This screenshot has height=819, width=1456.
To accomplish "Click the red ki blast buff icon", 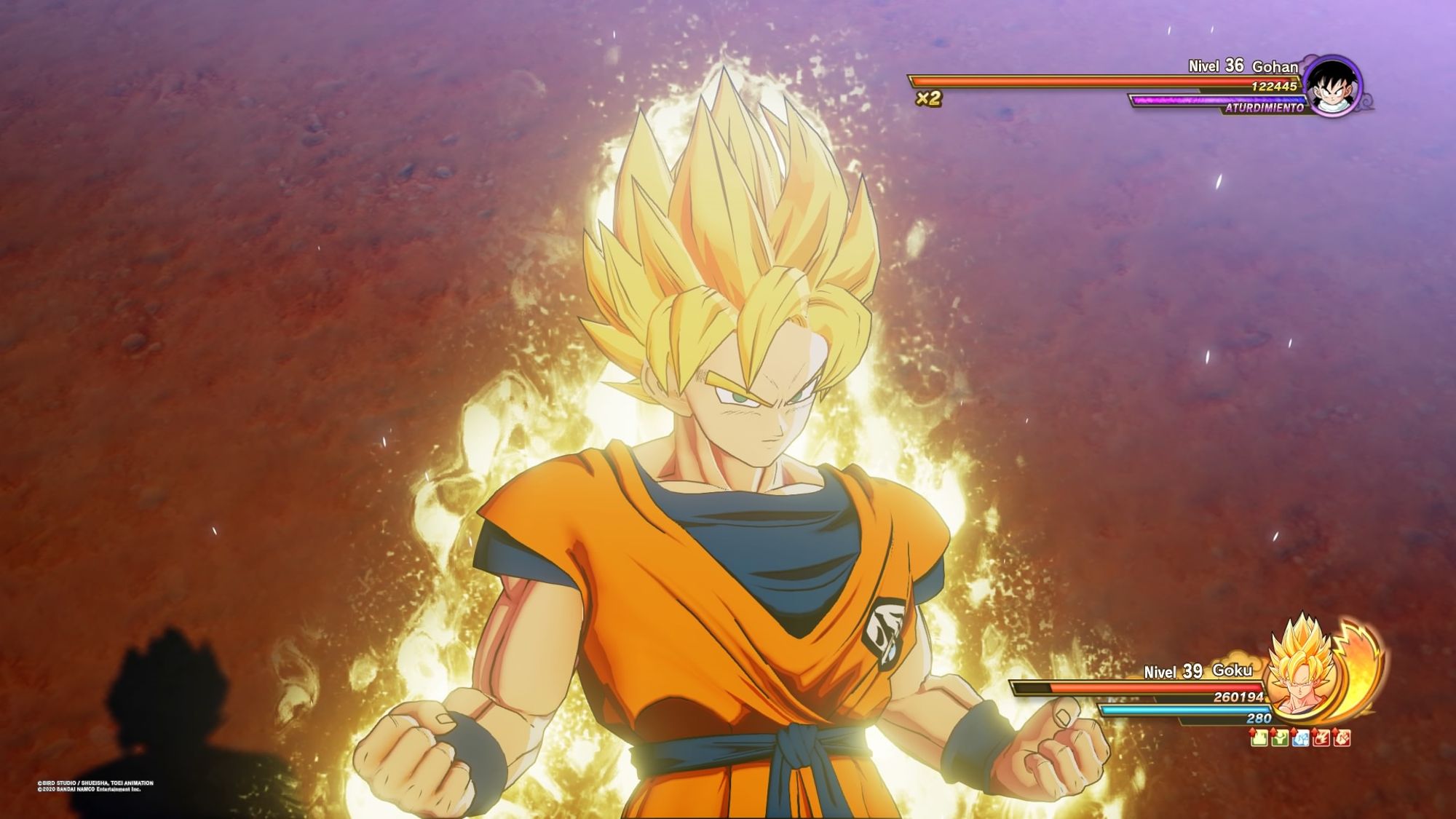I will (1321, 738).
